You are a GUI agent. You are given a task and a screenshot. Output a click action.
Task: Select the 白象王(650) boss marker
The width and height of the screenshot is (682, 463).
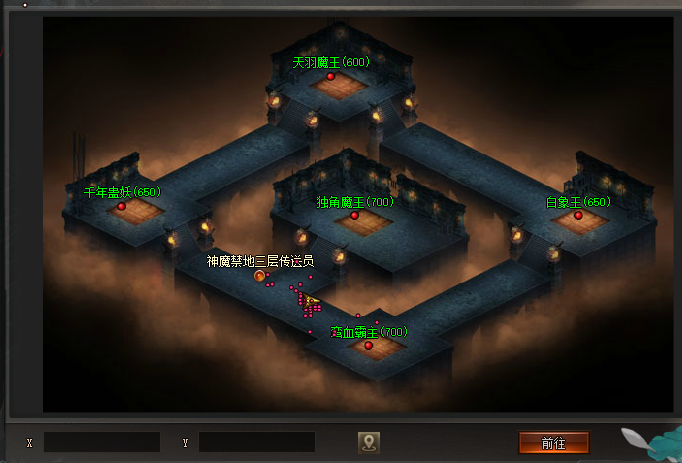pos(578,216)
